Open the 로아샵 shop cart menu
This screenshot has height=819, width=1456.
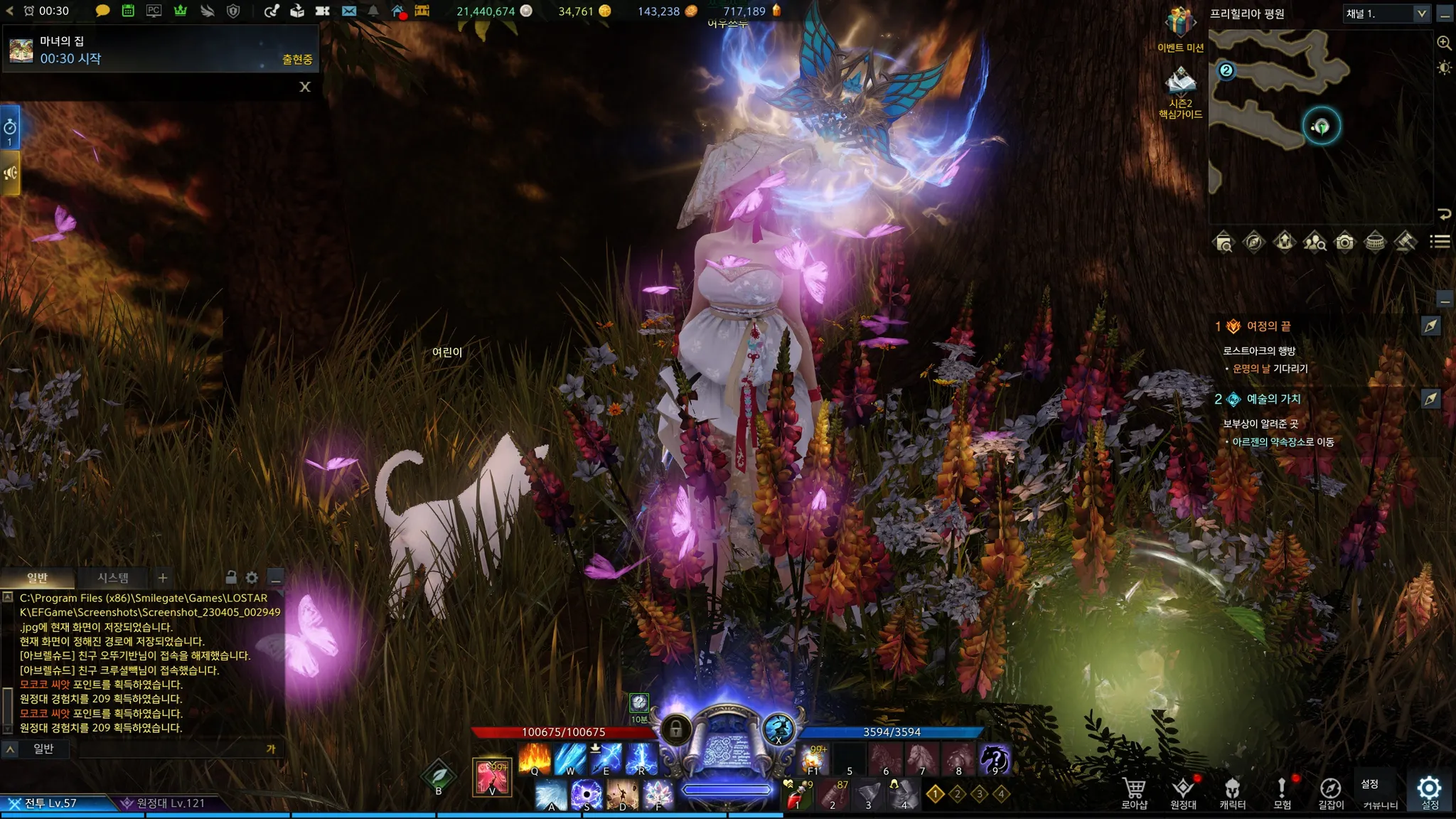(1134, 792)
